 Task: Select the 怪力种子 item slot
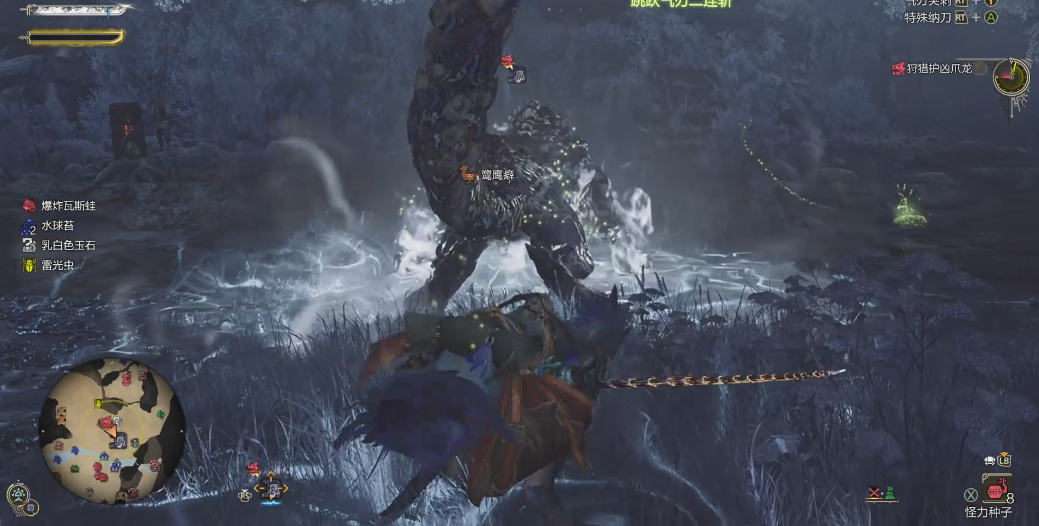click(x=996, y=491)
